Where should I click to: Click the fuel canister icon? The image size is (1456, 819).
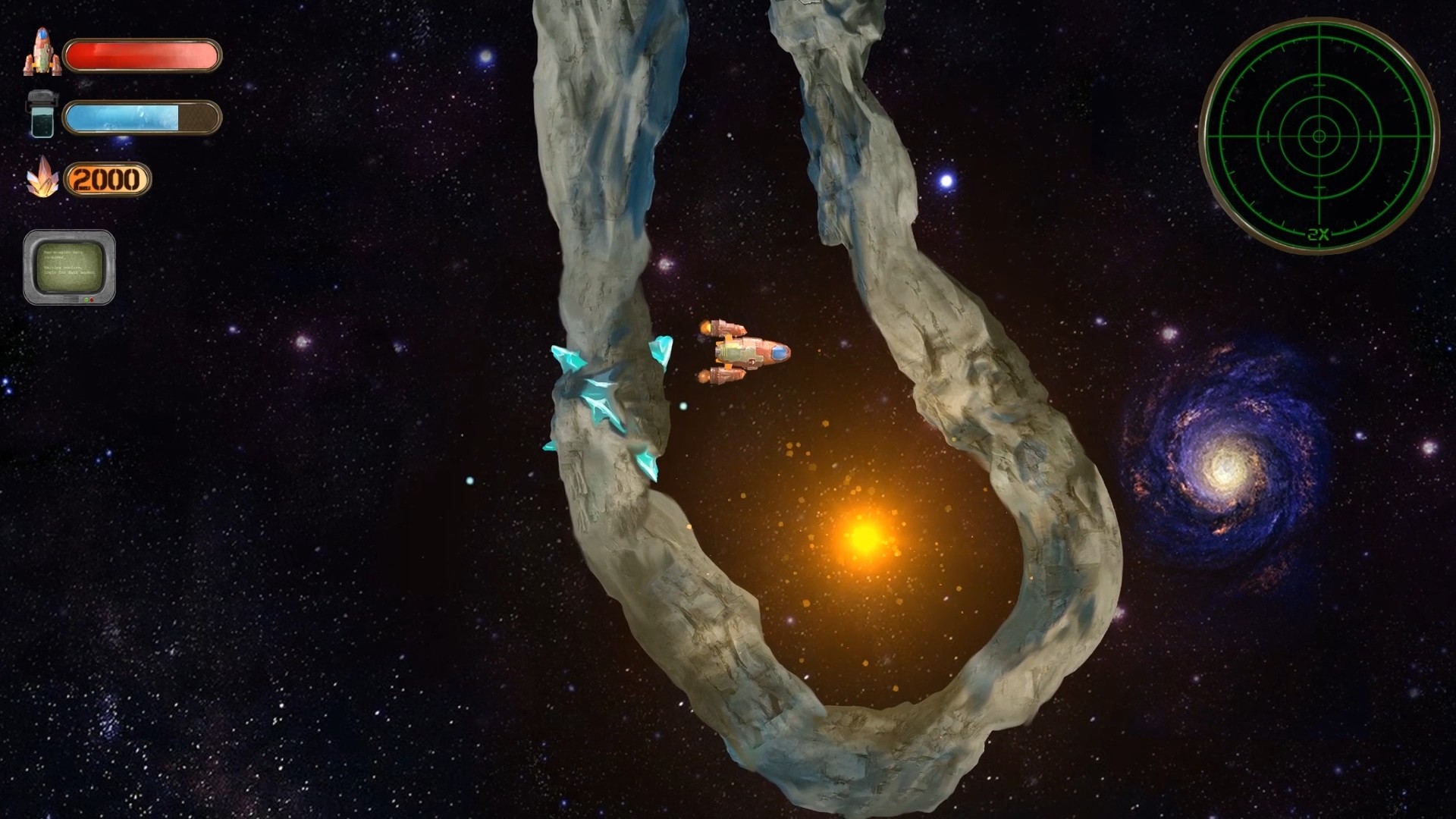(x=42, y=116)
